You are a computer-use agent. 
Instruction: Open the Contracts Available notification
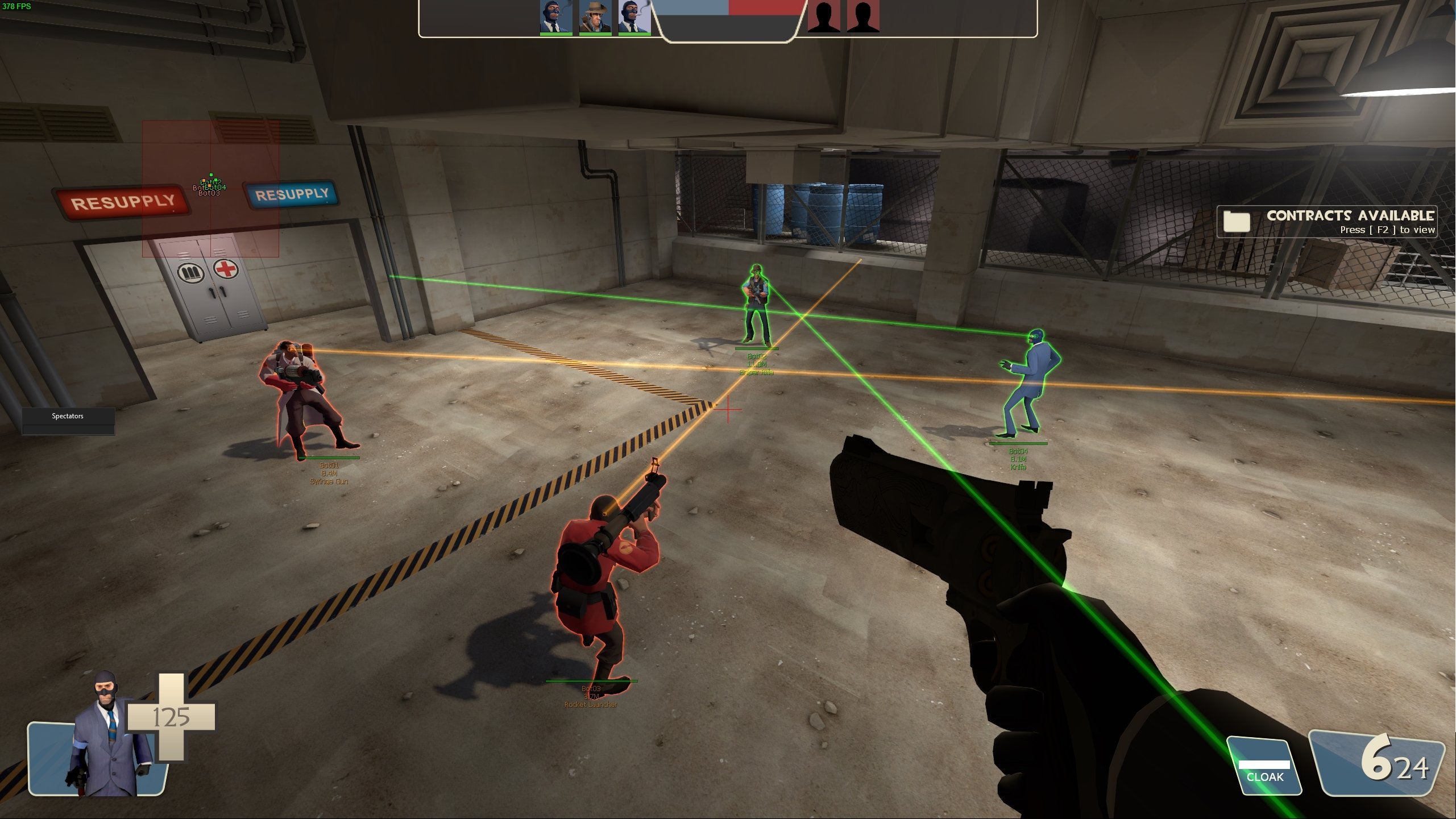pyautogui.click(x=1326, y=221)
